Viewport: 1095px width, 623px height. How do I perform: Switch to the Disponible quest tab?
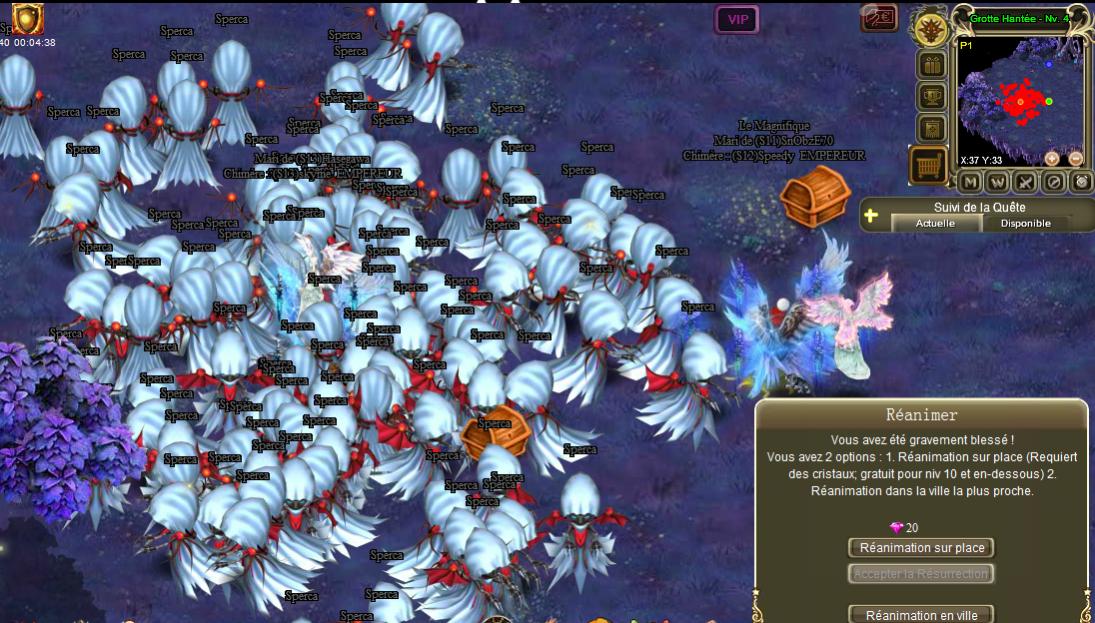[1026, 223]
